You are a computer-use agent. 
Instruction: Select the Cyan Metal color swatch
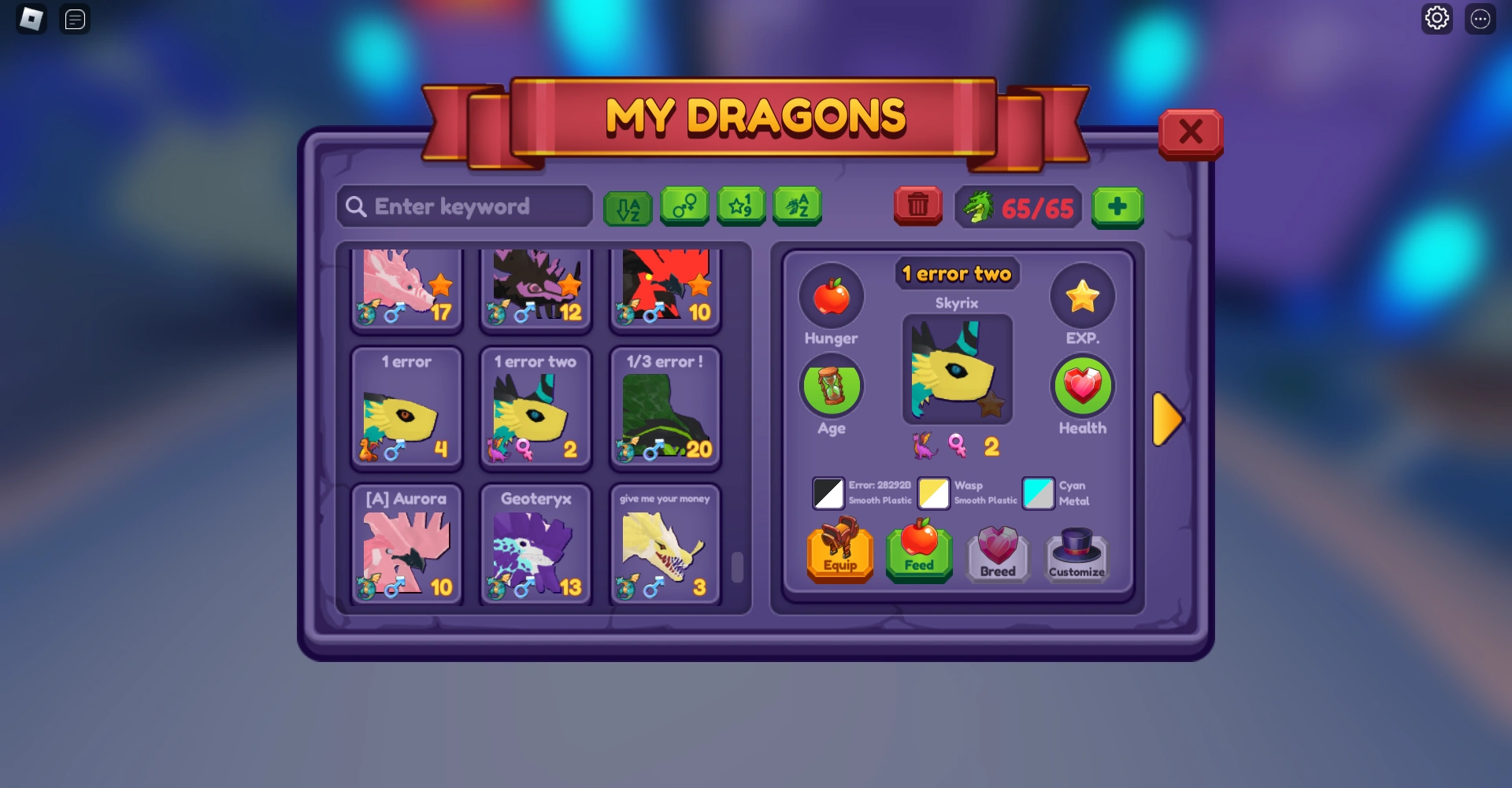(1038, 494)
